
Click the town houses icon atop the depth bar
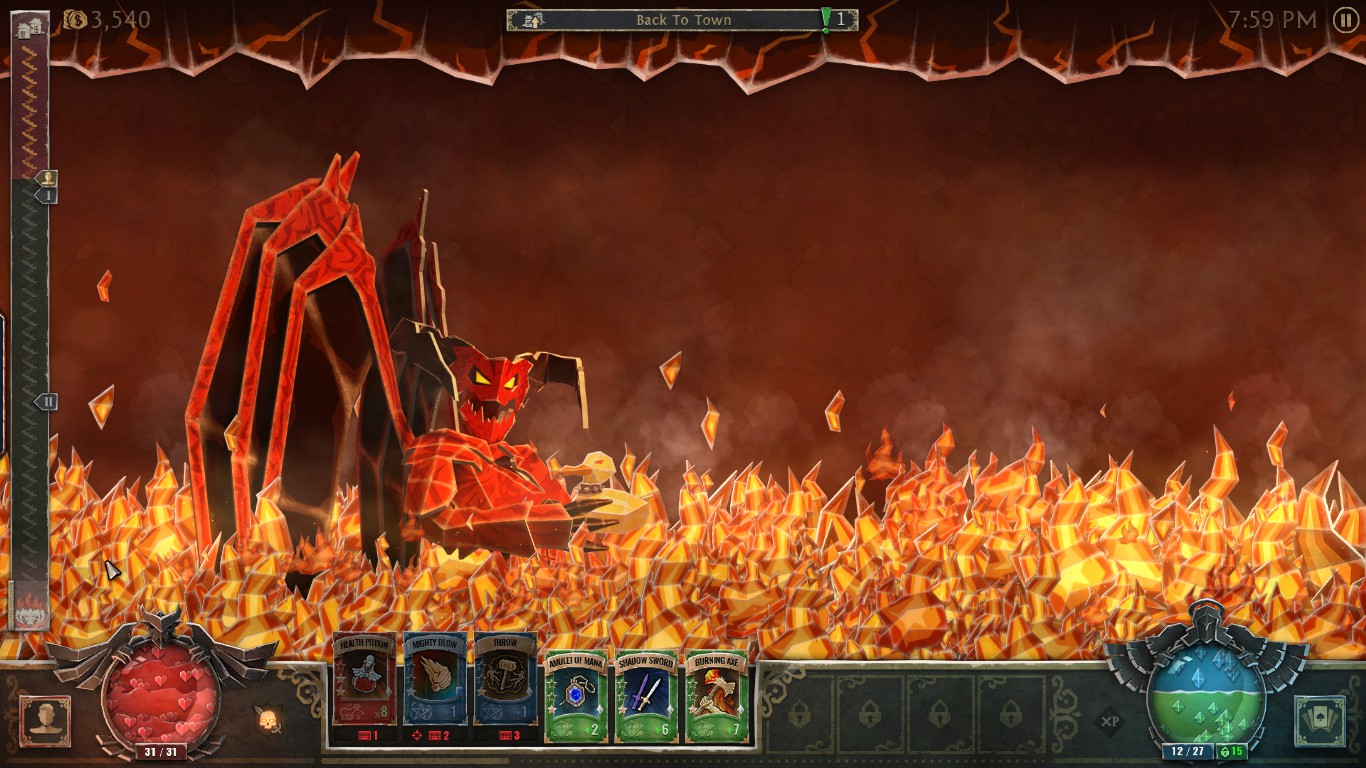pos(29,25)
